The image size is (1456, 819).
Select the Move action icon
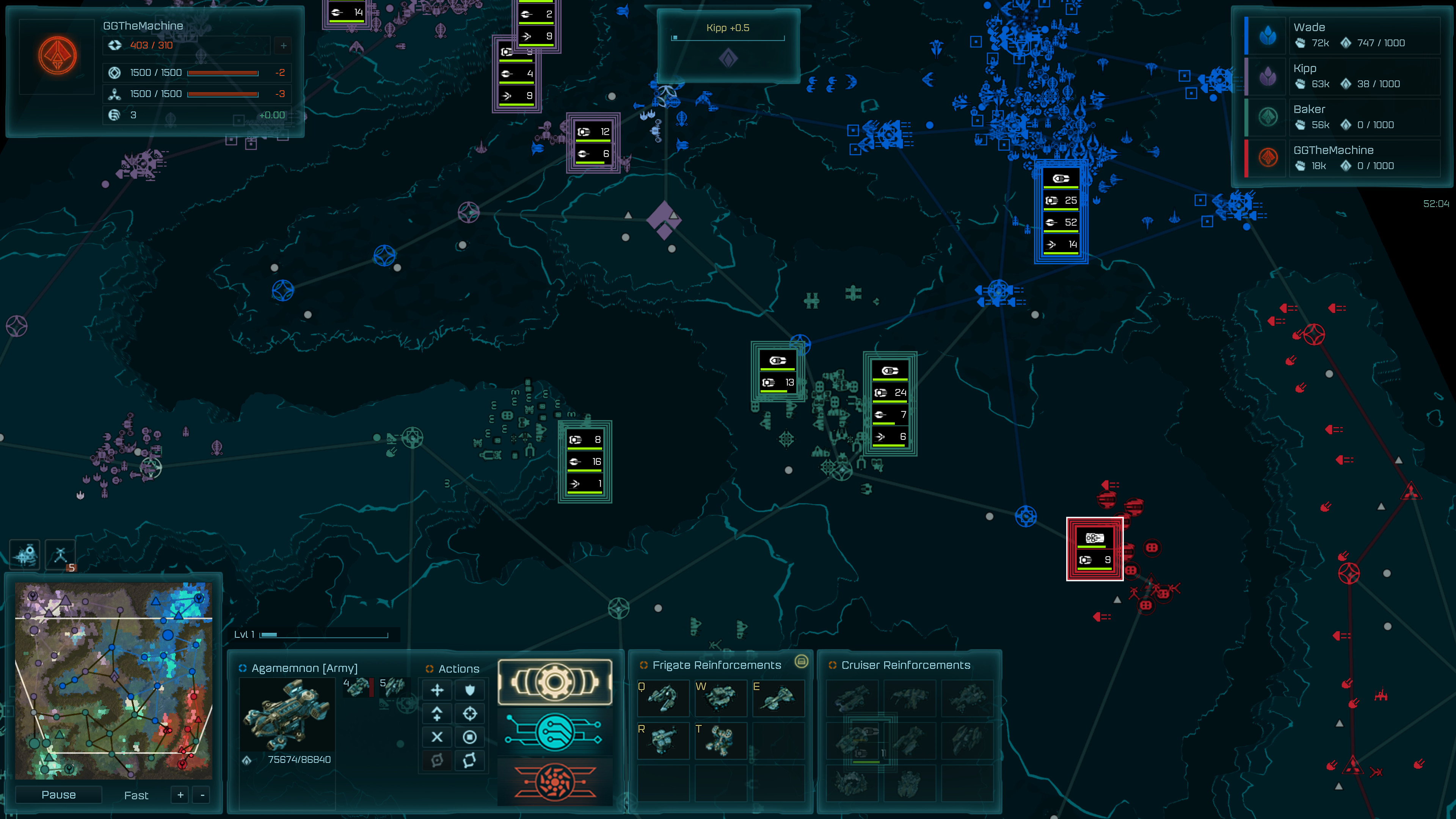point(437,690)
